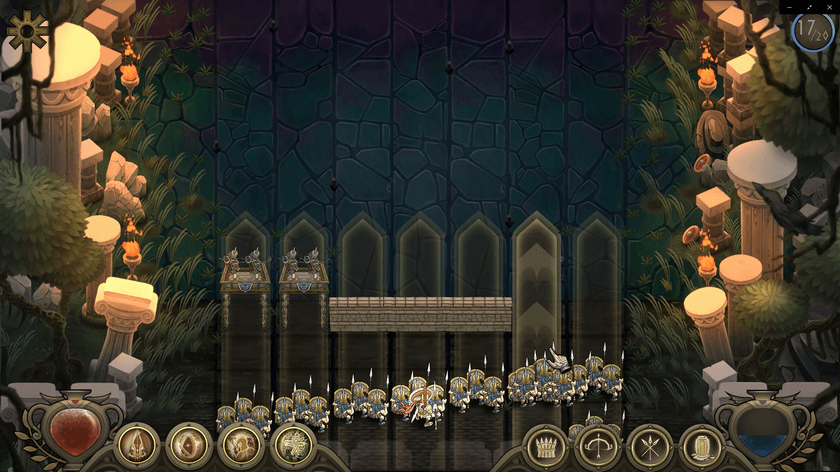This screenshot has width=840, height=472.
Task: Select the shield defense command
Action: (702, 446)
